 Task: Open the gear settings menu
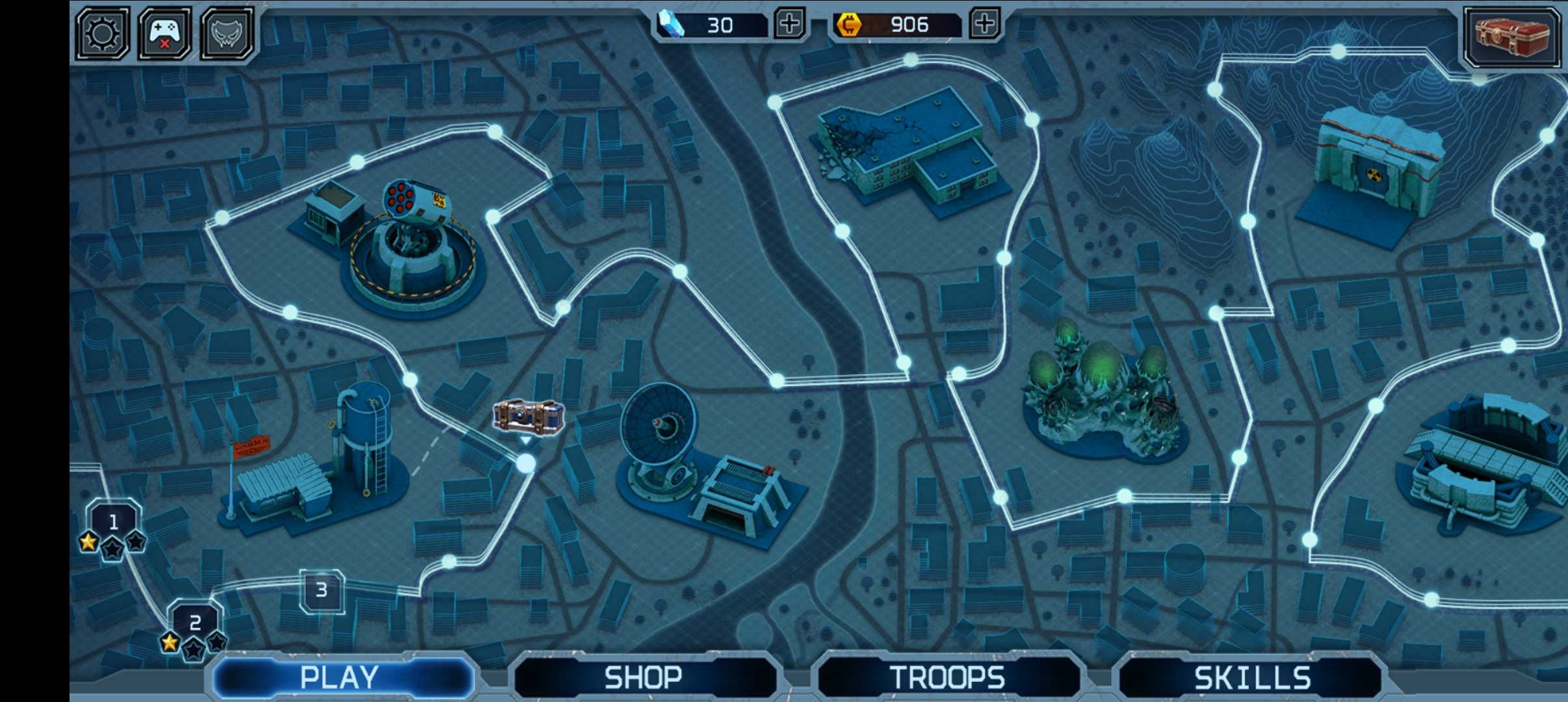tap(103, 33)
